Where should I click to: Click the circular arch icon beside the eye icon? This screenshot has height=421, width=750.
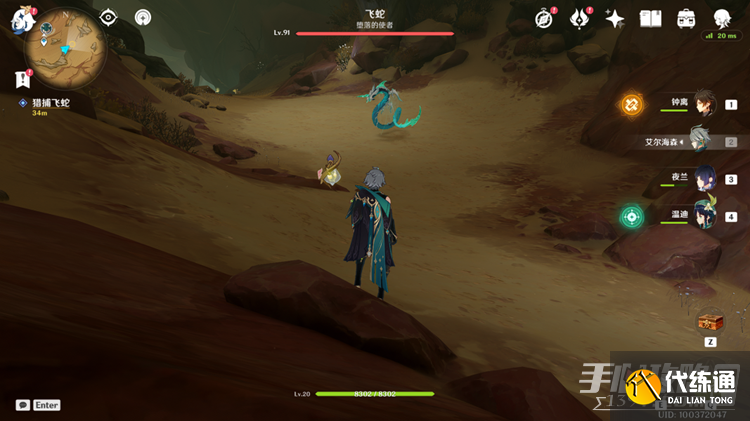(x=143, y=17)
